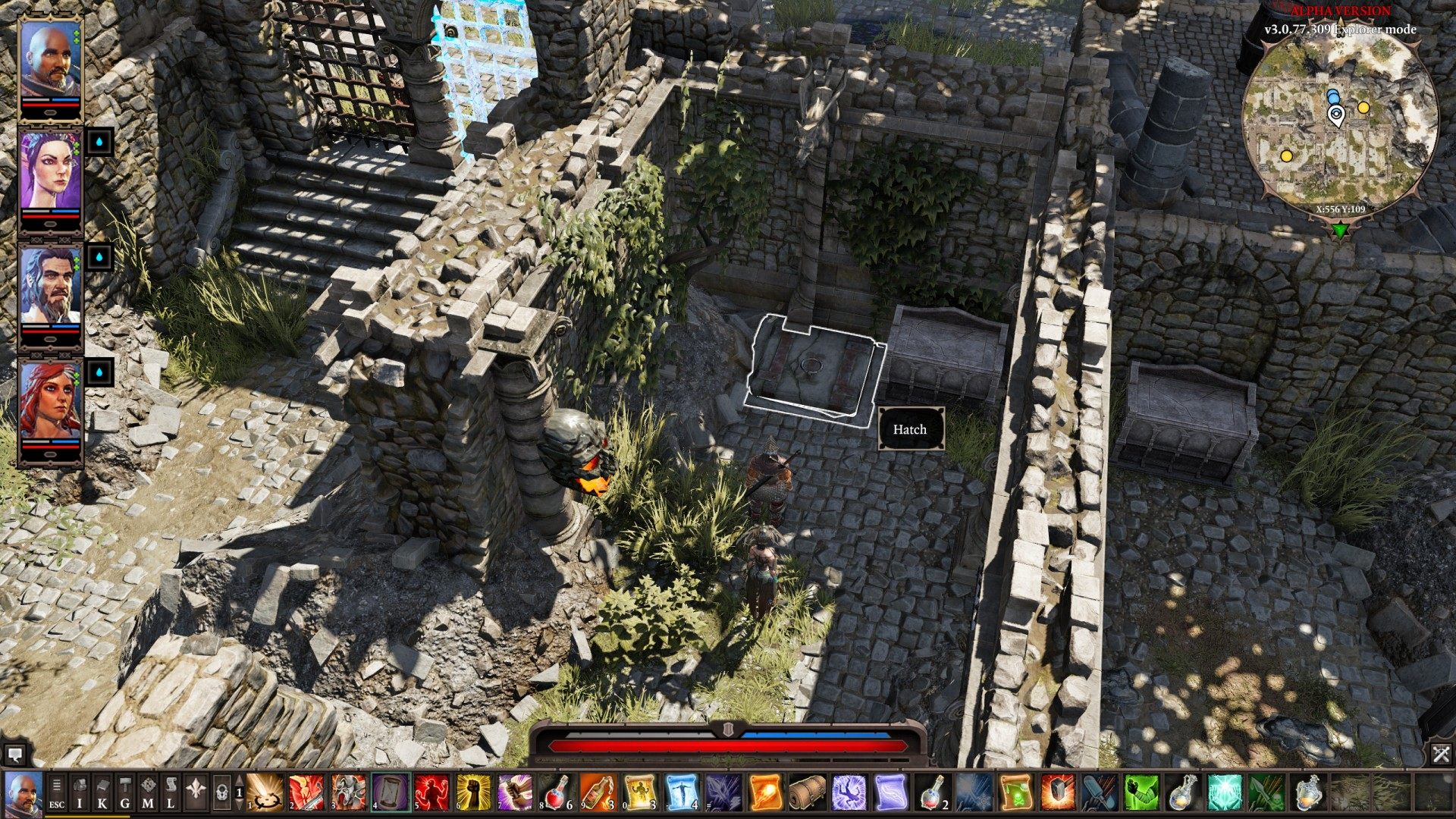Toggle the hotbar lock padlock
1456x819 pixels.
click(221, 792)
